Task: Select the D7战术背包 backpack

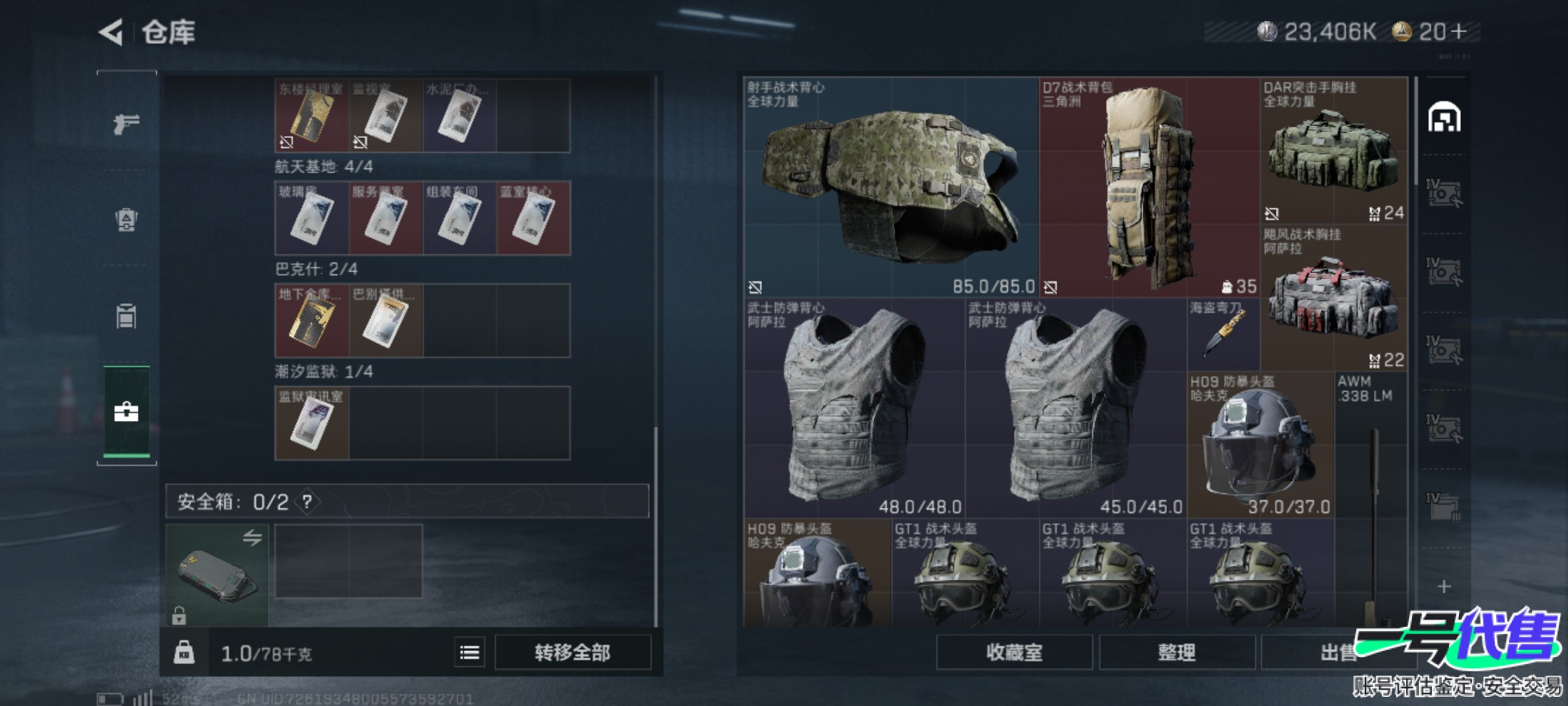Action: coord(1149,188)
